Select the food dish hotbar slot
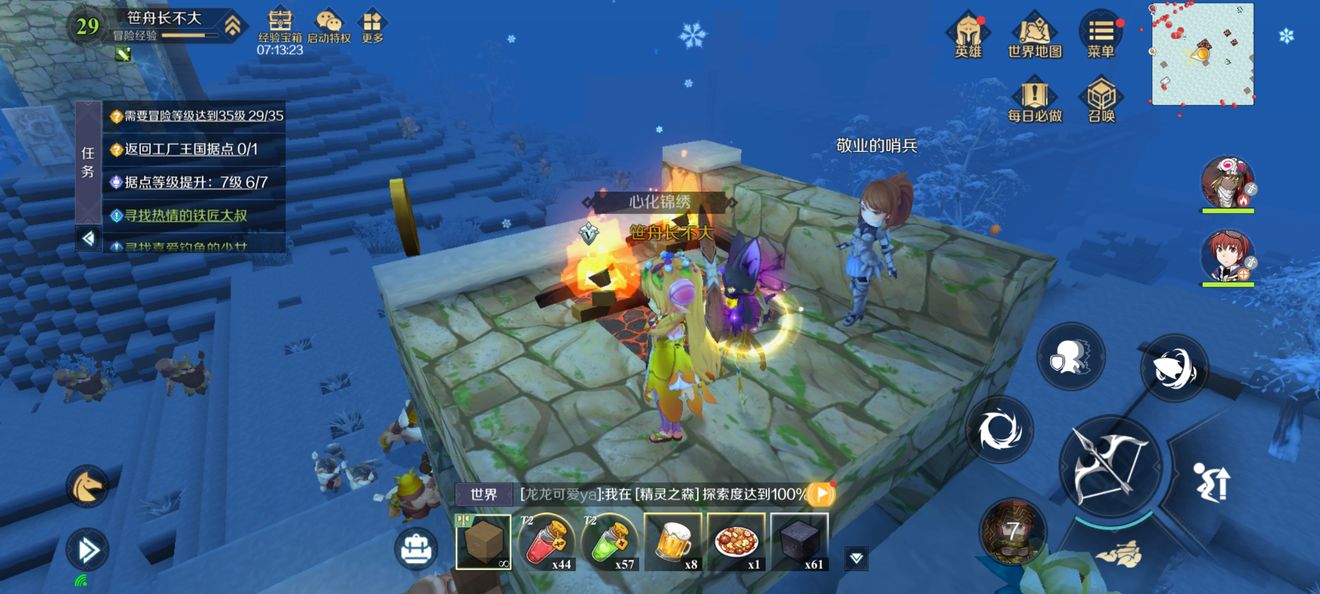Viewport: 1320px width, 594px height. [736, 542]
